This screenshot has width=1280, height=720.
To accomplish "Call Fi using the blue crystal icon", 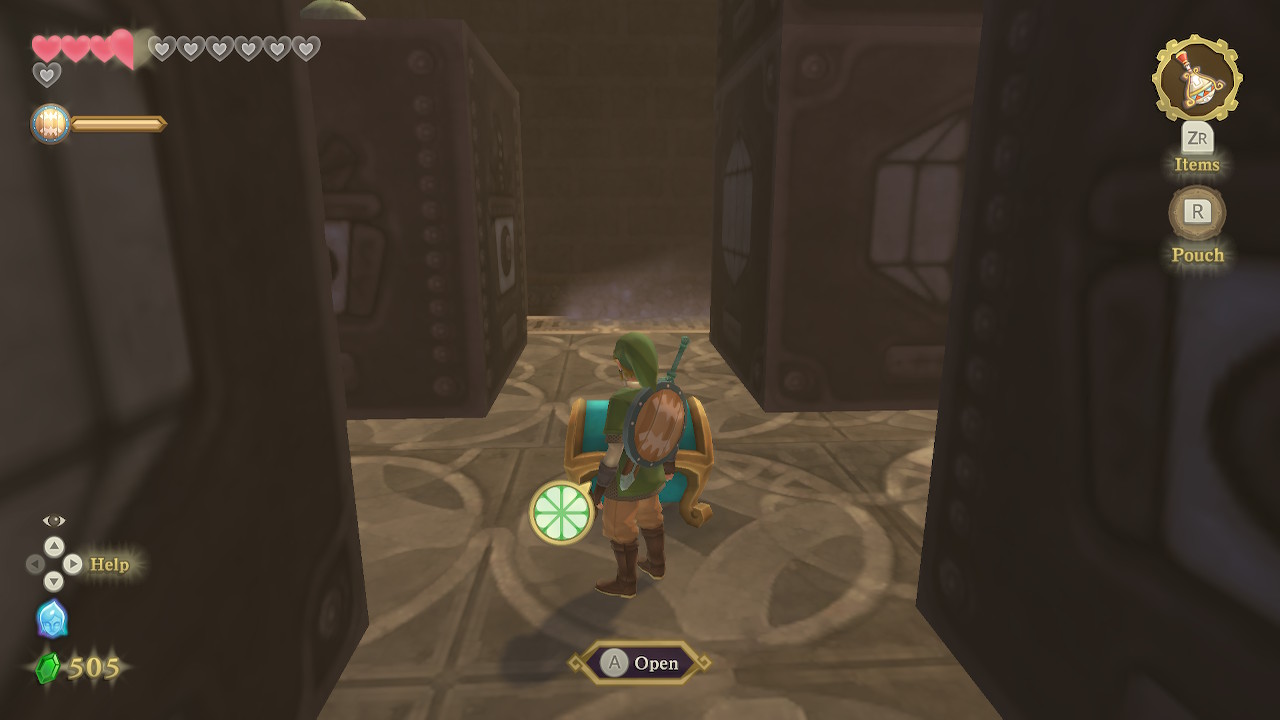I will pyautogui.click(x=52, y=619).
